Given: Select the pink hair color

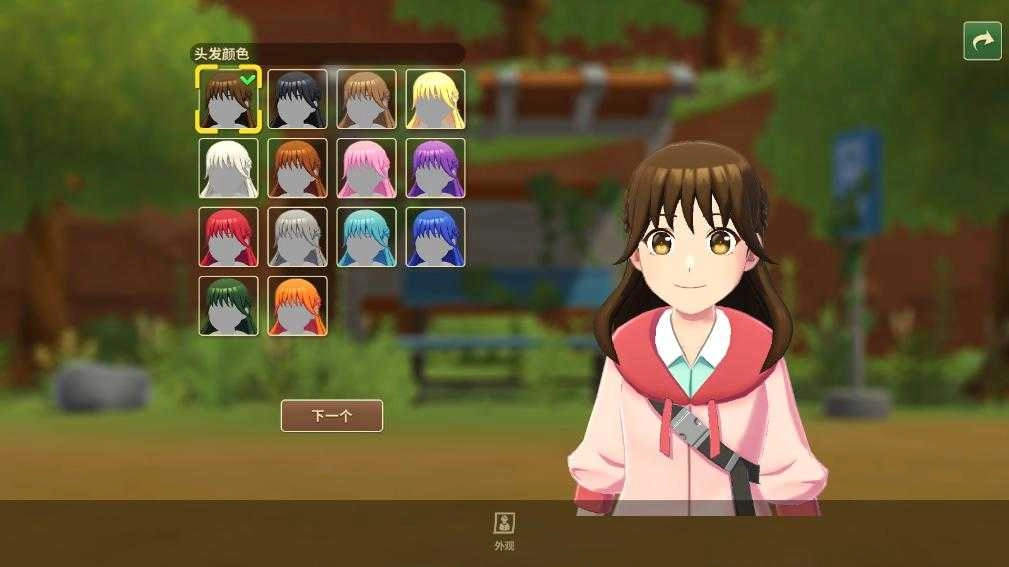Looking at the screenshot, I should click(366, 168).
